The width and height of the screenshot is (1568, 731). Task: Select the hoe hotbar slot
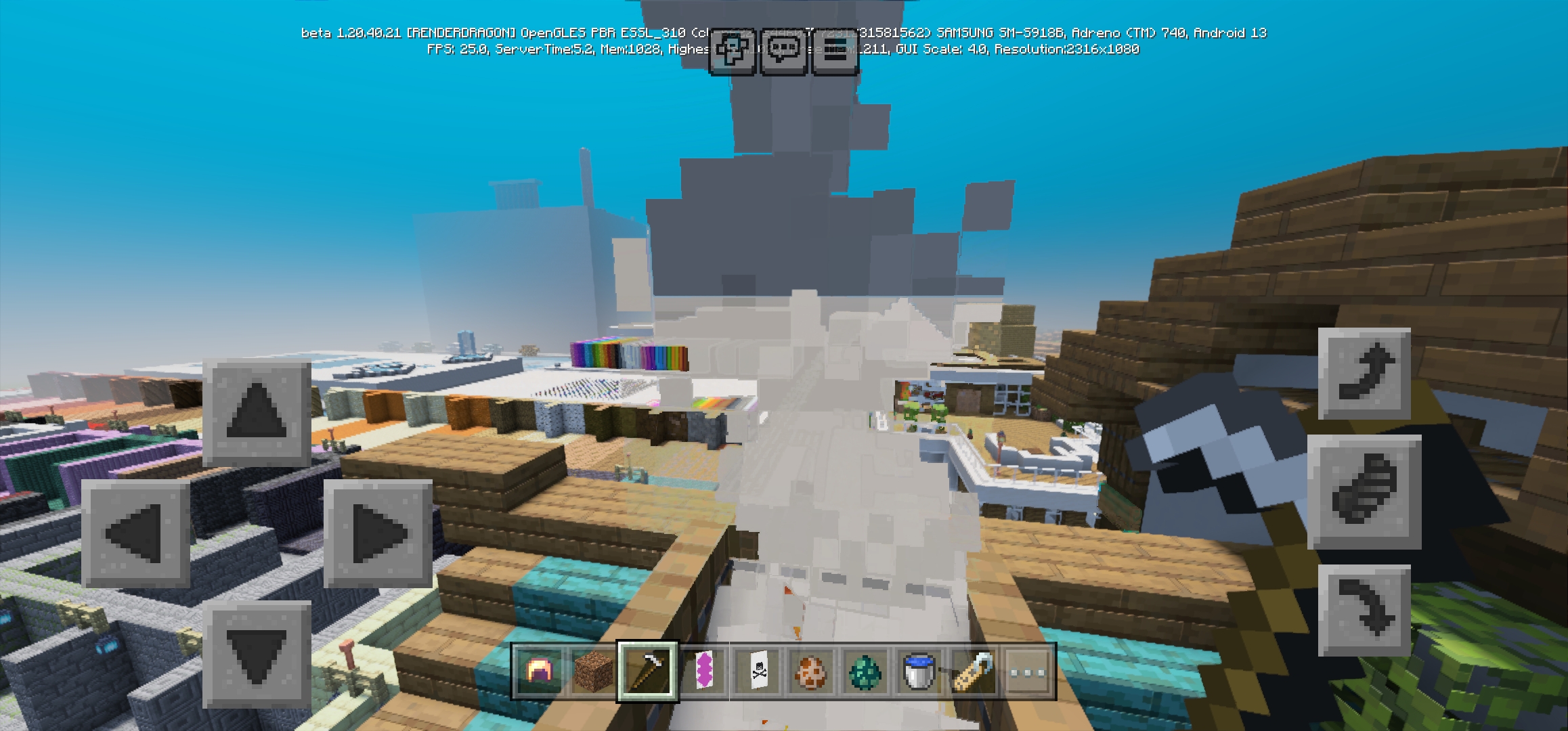coord(647,671)
